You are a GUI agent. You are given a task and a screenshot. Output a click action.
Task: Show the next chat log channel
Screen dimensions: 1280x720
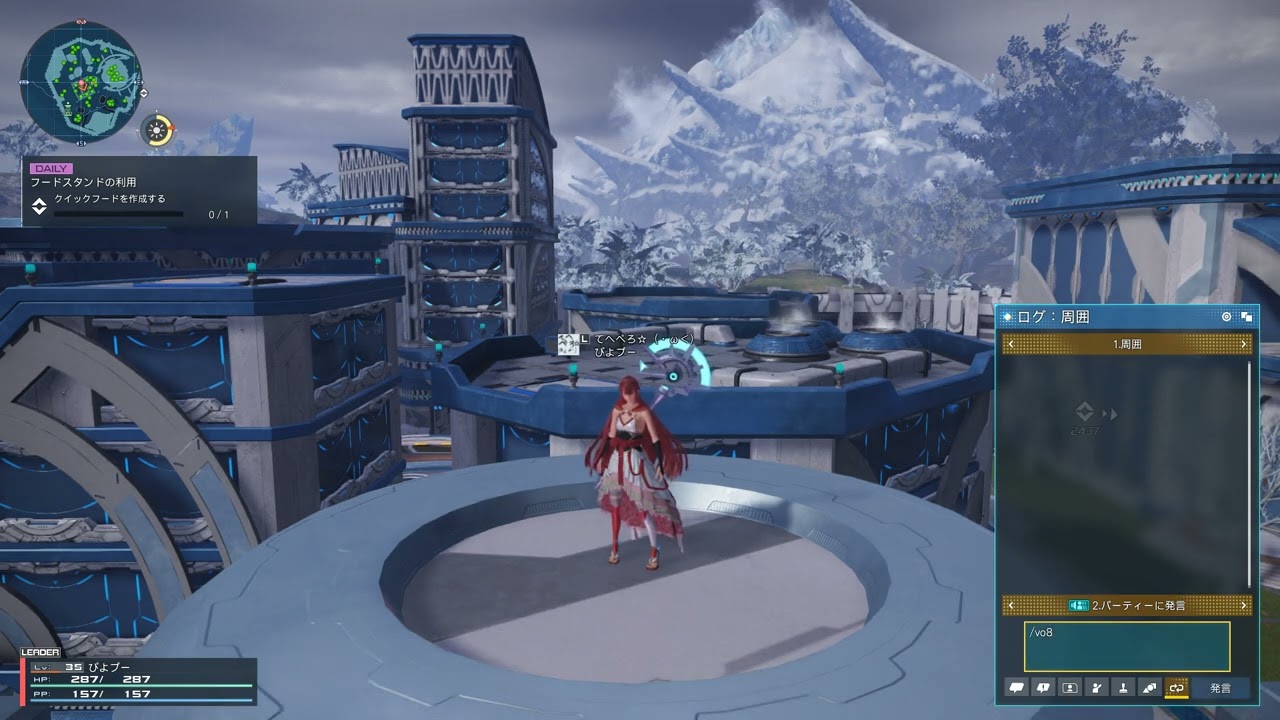(x=1244, y=344)
